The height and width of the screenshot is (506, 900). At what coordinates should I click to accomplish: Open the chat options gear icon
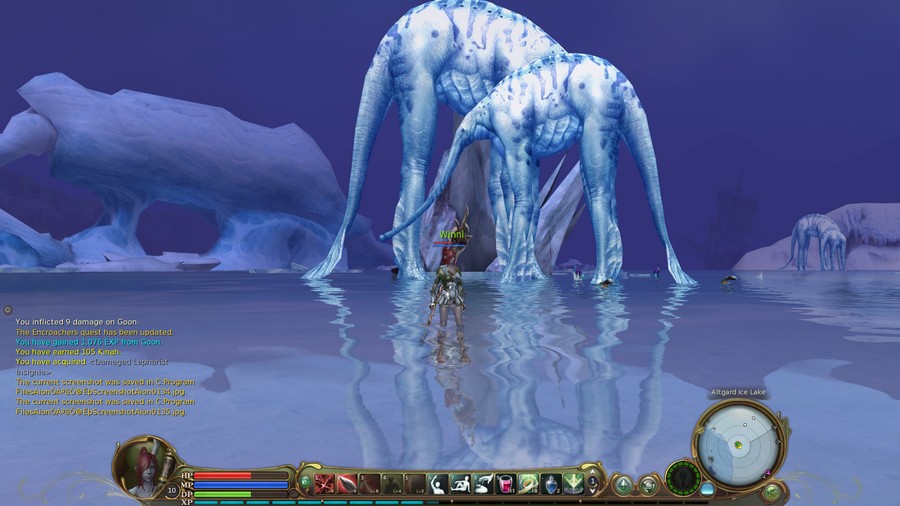(7, 311)
